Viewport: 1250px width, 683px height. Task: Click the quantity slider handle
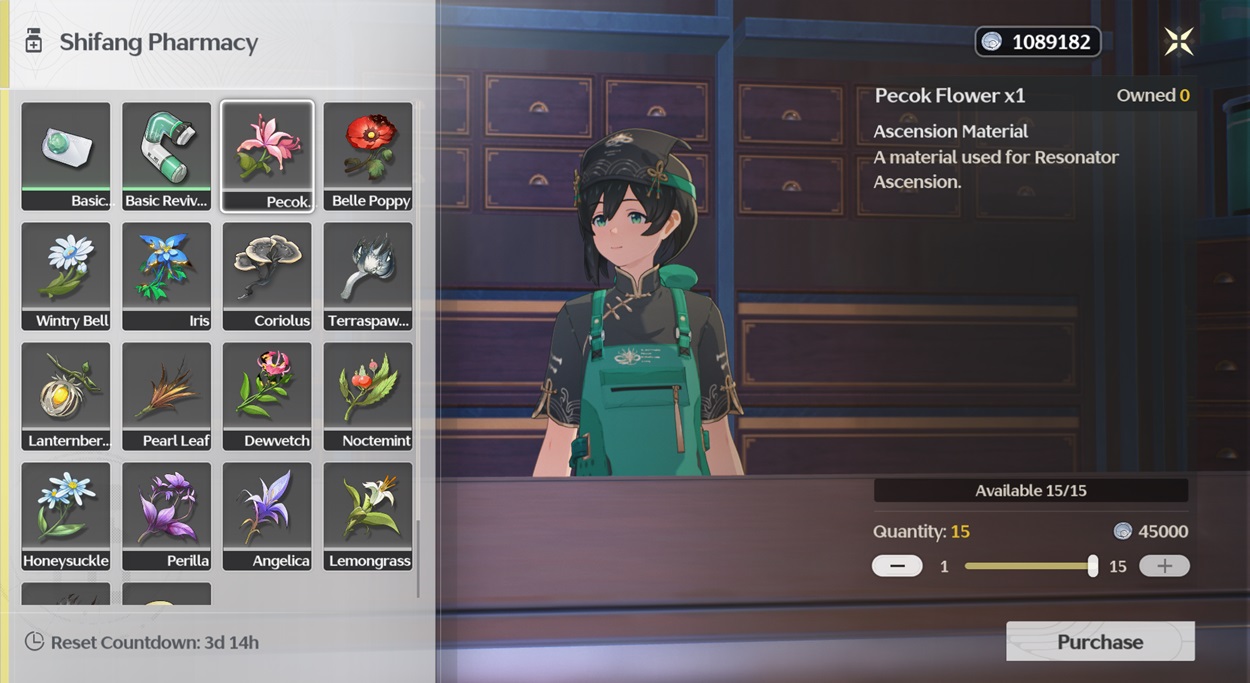click(x=1093, y=566)
